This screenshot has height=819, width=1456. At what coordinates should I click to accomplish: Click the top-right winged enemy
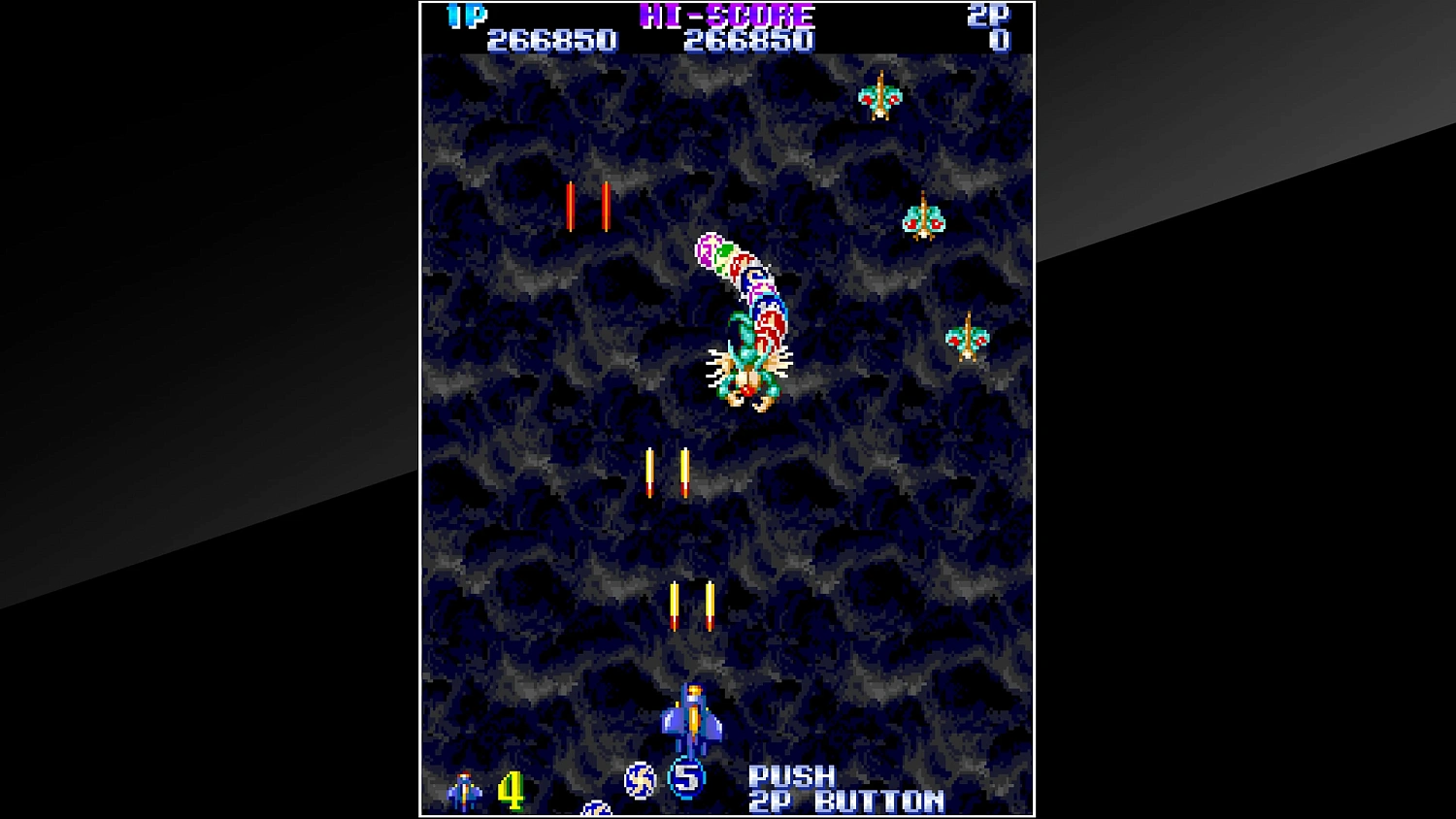click(879, 97)
